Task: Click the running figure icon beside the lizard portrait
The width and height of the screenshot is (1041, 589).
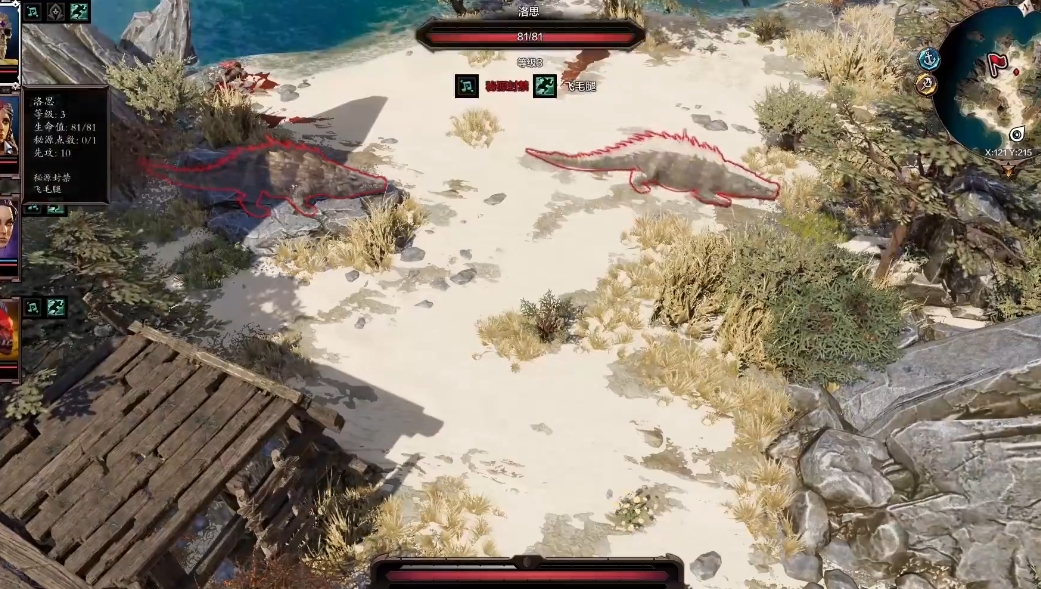Action: pyautogui.click(x=56, y=307)
